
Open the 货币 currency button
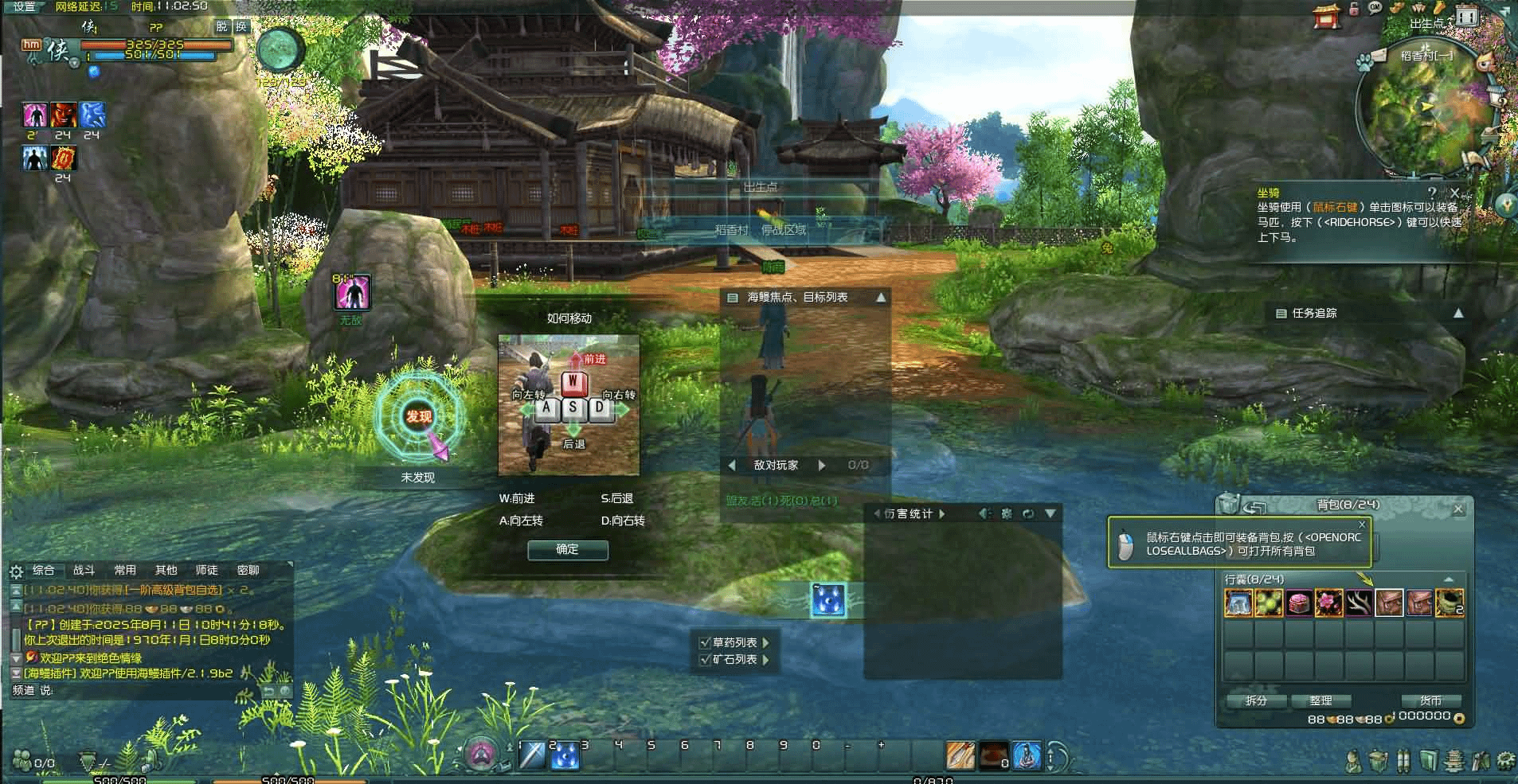point(1430,700)
